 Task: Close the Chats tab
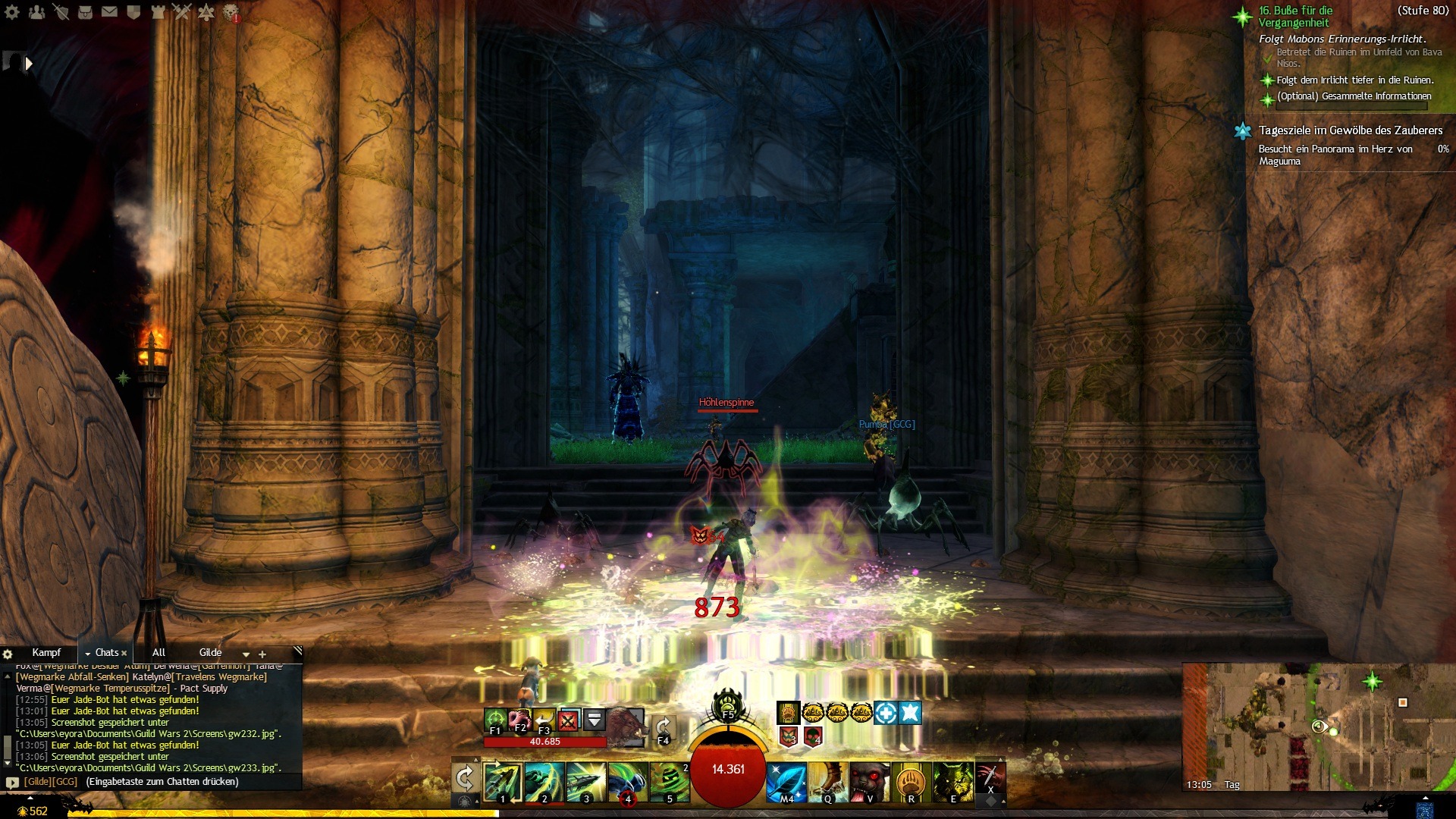point(124,653)
